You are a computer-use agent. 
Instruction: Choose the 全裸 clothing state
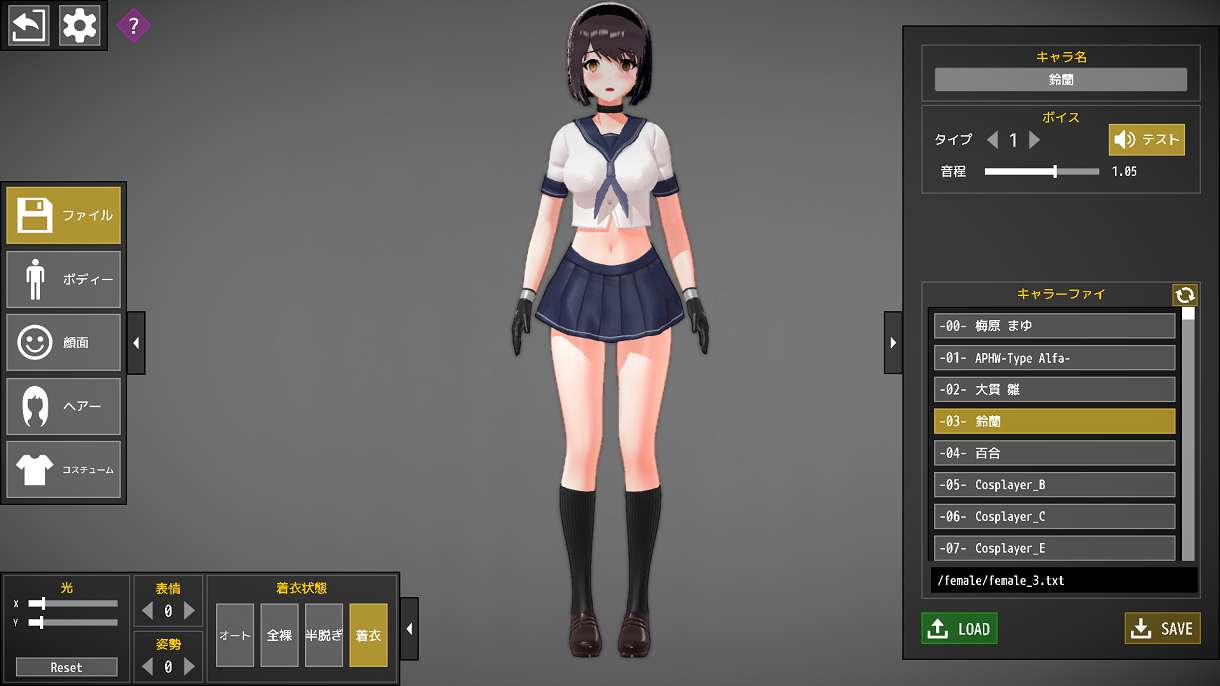tap(279, 635)
